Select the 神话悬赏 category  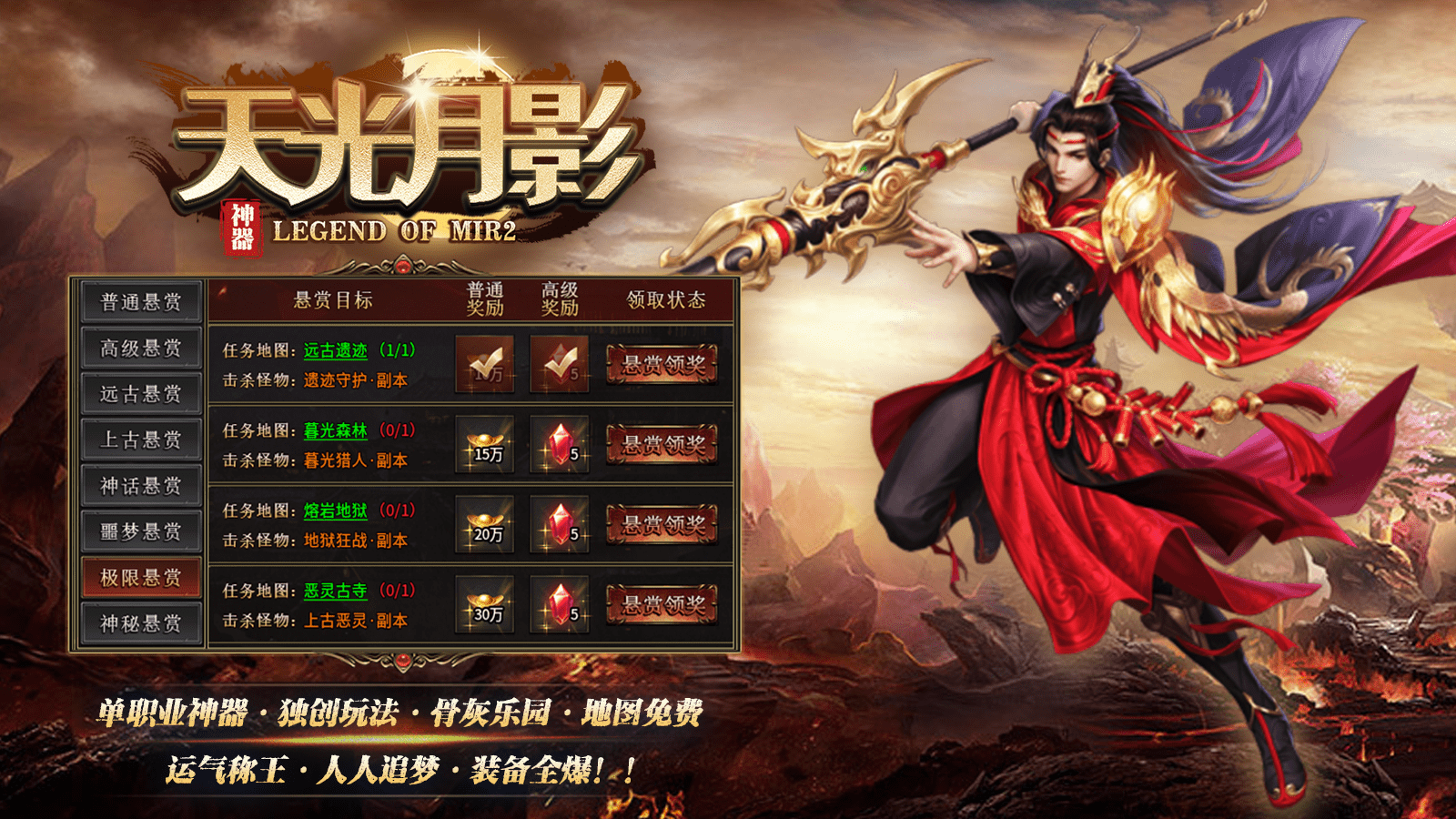[139, 484]
